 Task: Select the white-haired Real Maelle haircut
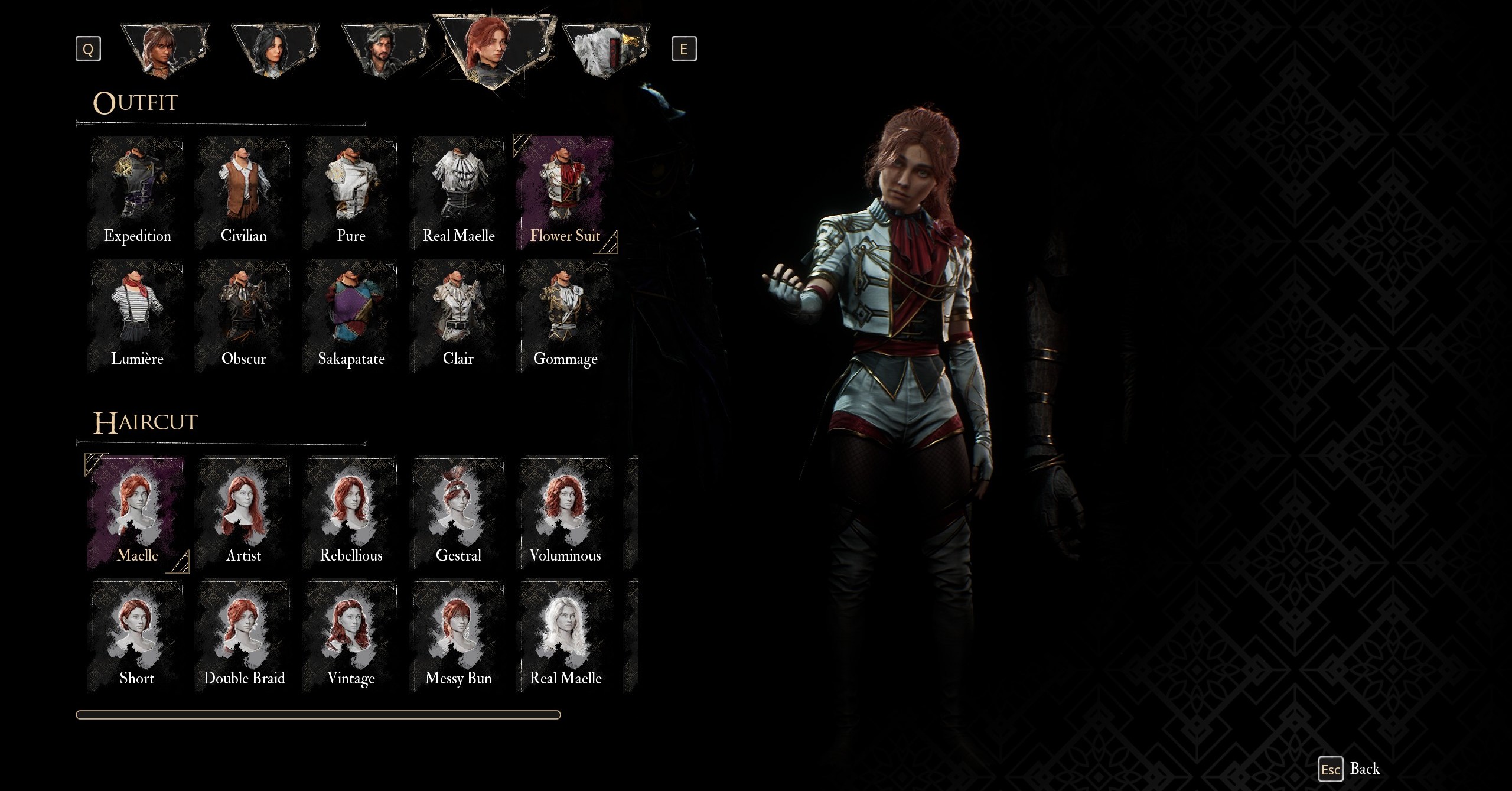coord(565,636)
